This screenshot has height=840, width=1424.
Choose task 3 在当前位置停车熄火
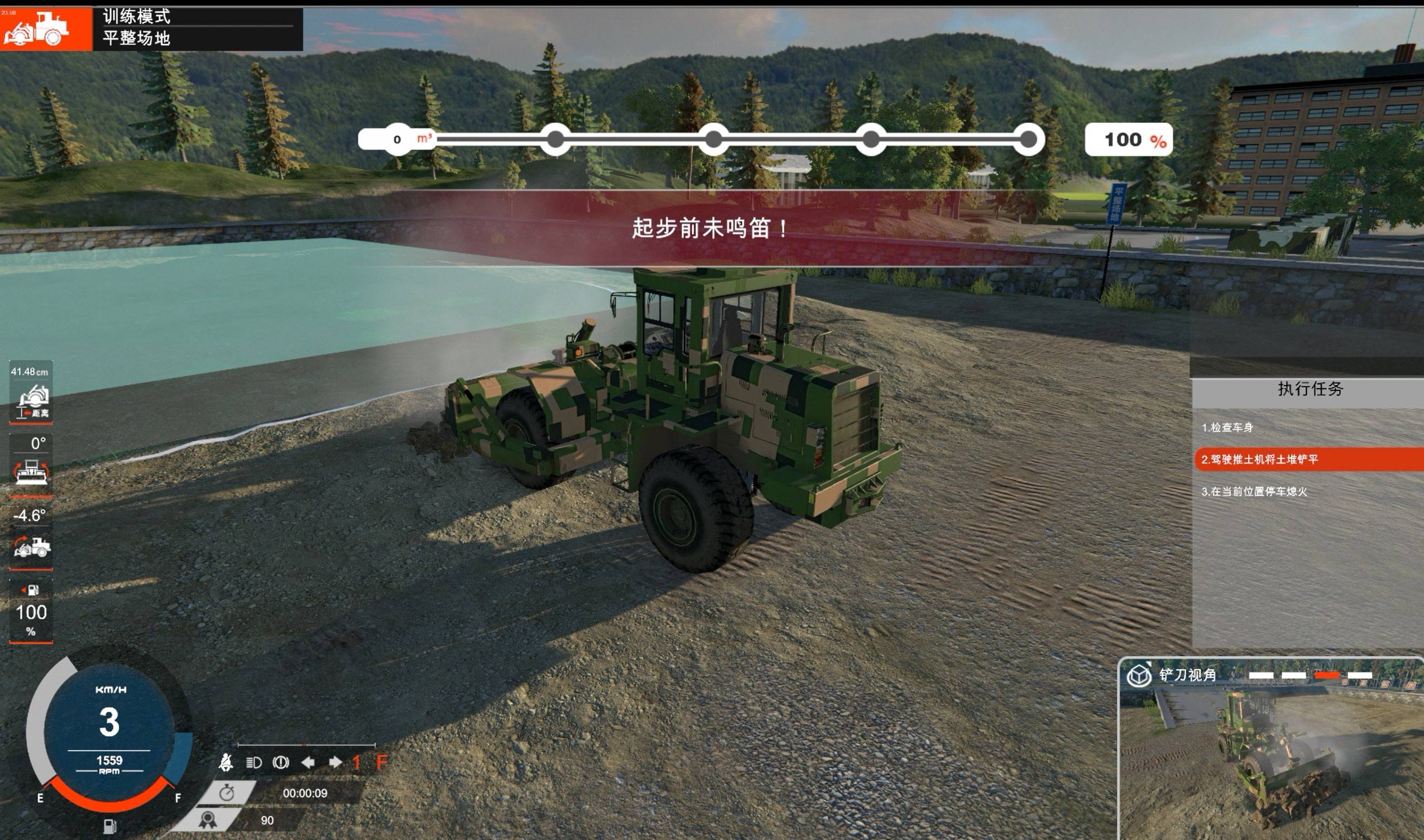pyautogui.click(x=1254, y=491)
